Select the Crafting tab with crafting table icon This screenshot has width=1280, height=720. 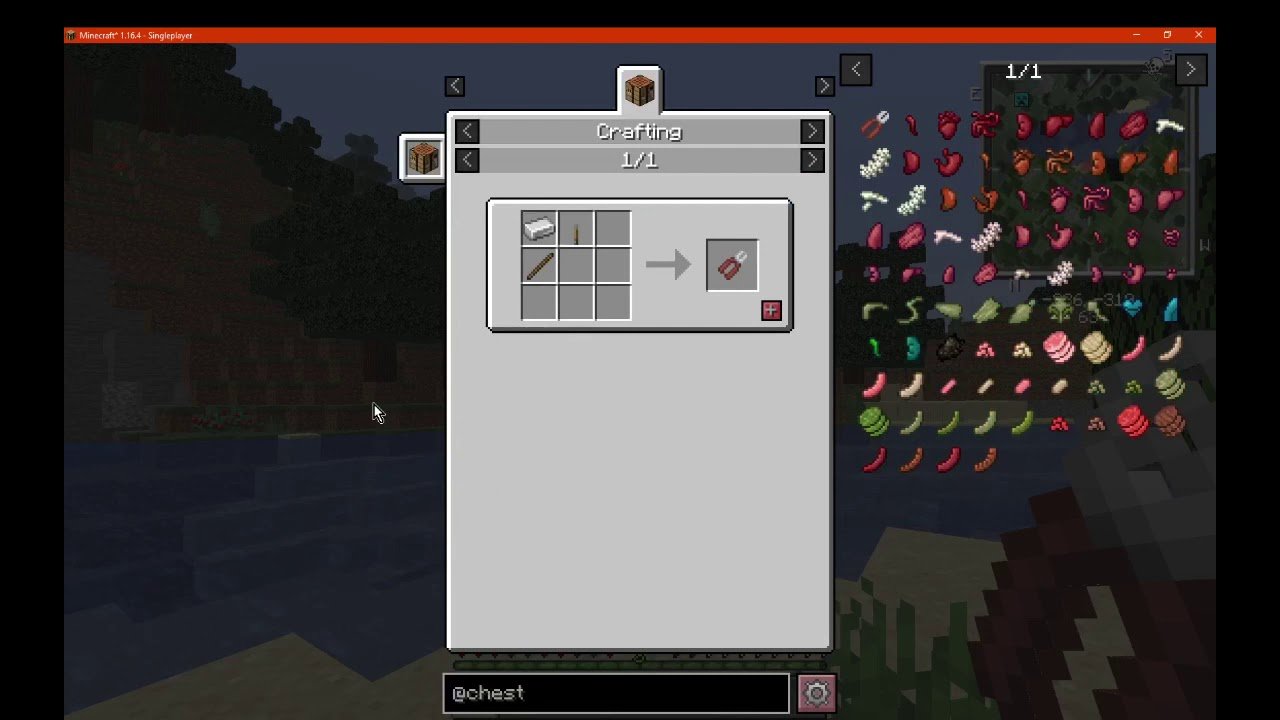click(x=639, y=91)
